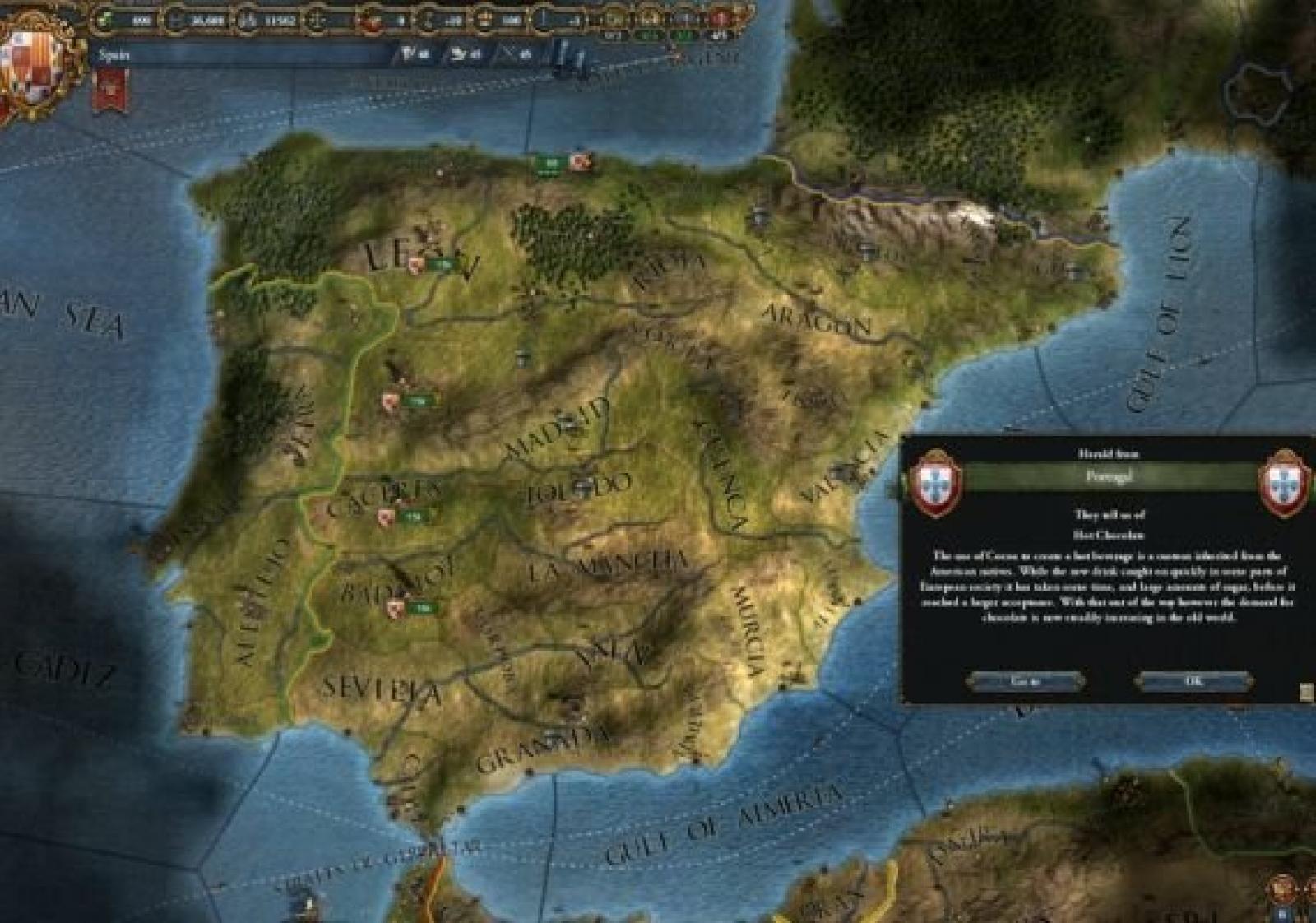Choose the Go to button in herald popup
The width and height of the screenshot is (1316, 923).
coord(1025,681)
